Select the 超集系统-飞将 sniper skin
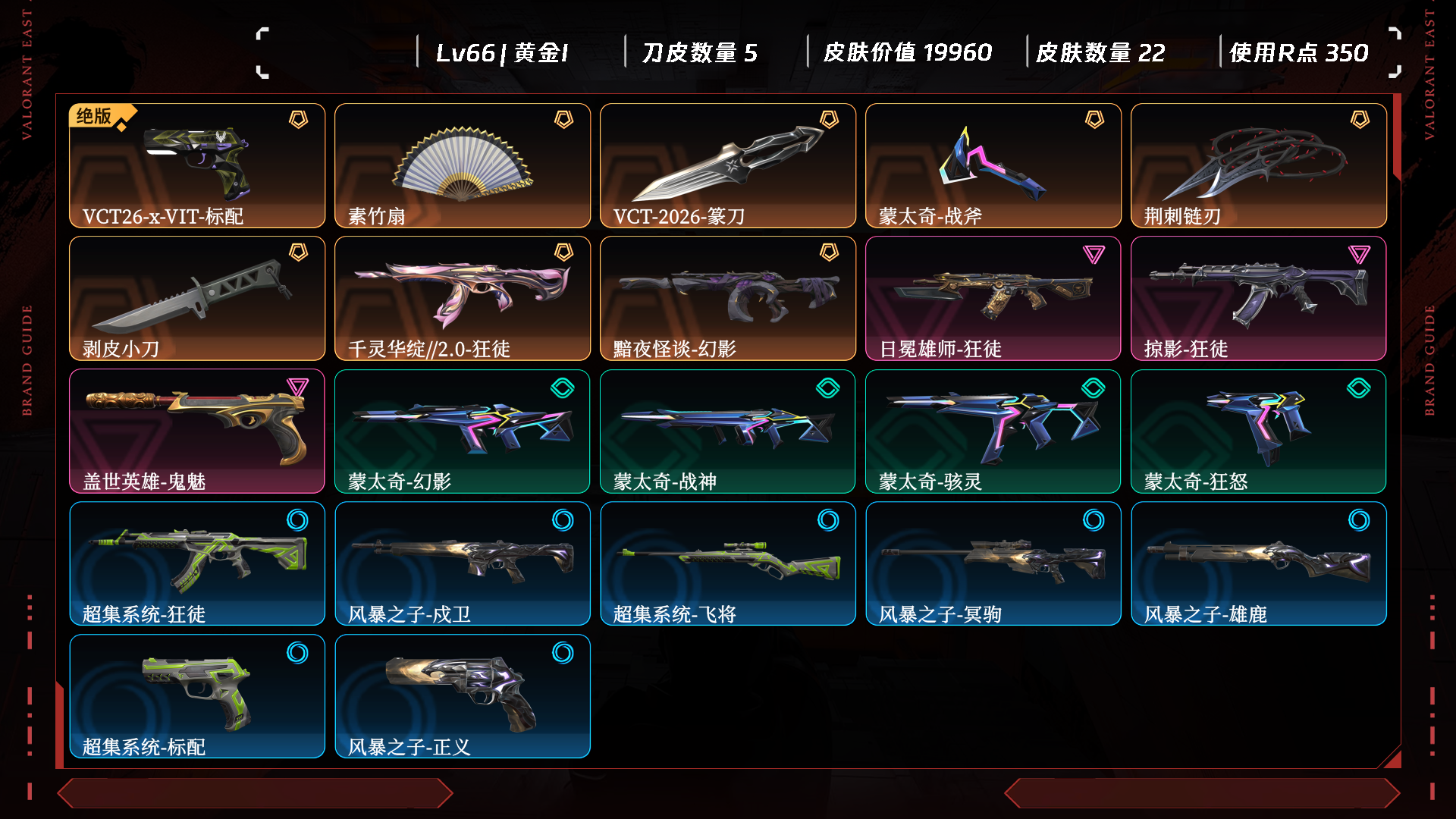 728,563
